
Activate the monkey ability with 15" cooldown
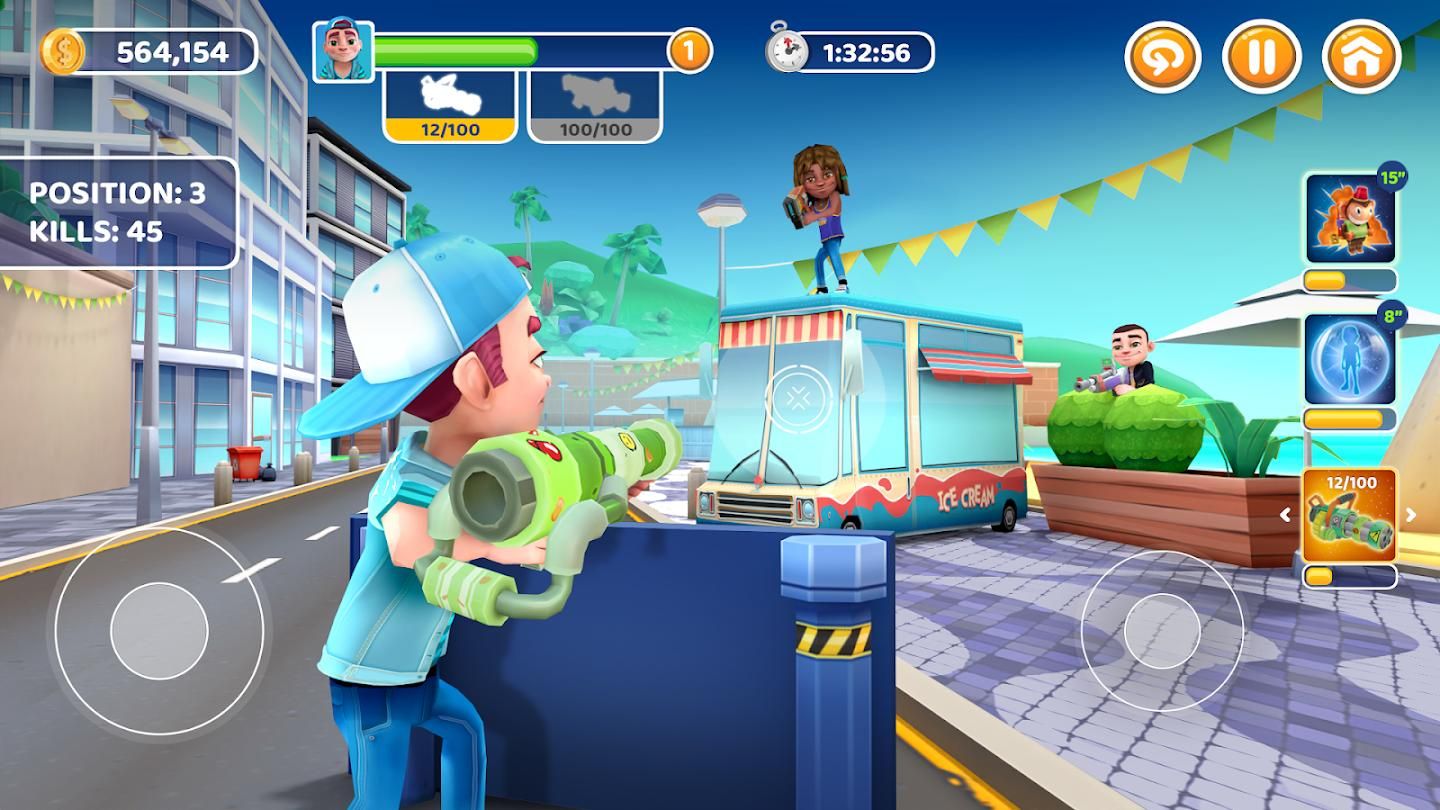click(x=1350, y=218)
